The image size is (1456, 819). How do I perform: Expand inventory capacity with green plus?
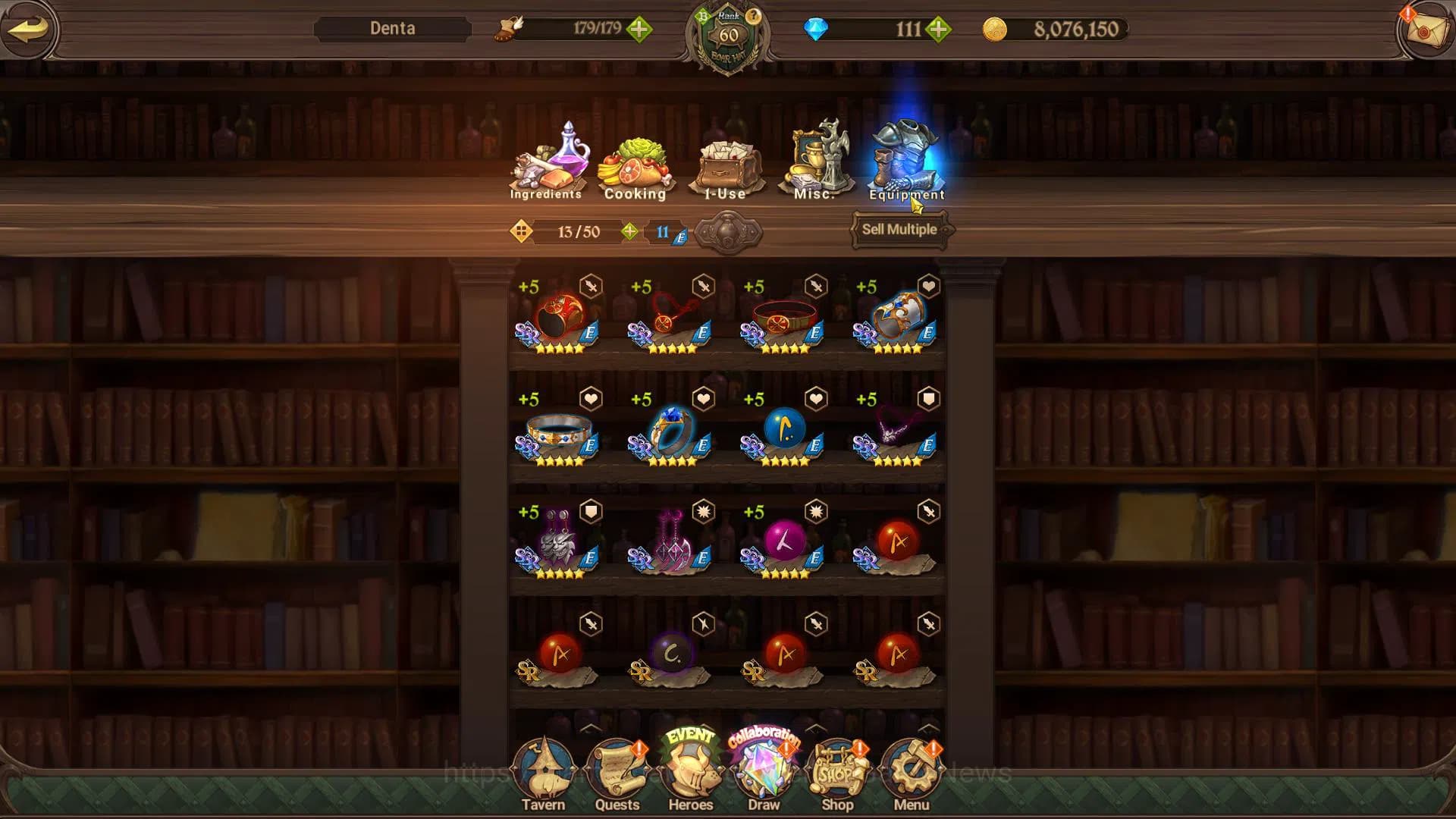[x=629, y=231]
